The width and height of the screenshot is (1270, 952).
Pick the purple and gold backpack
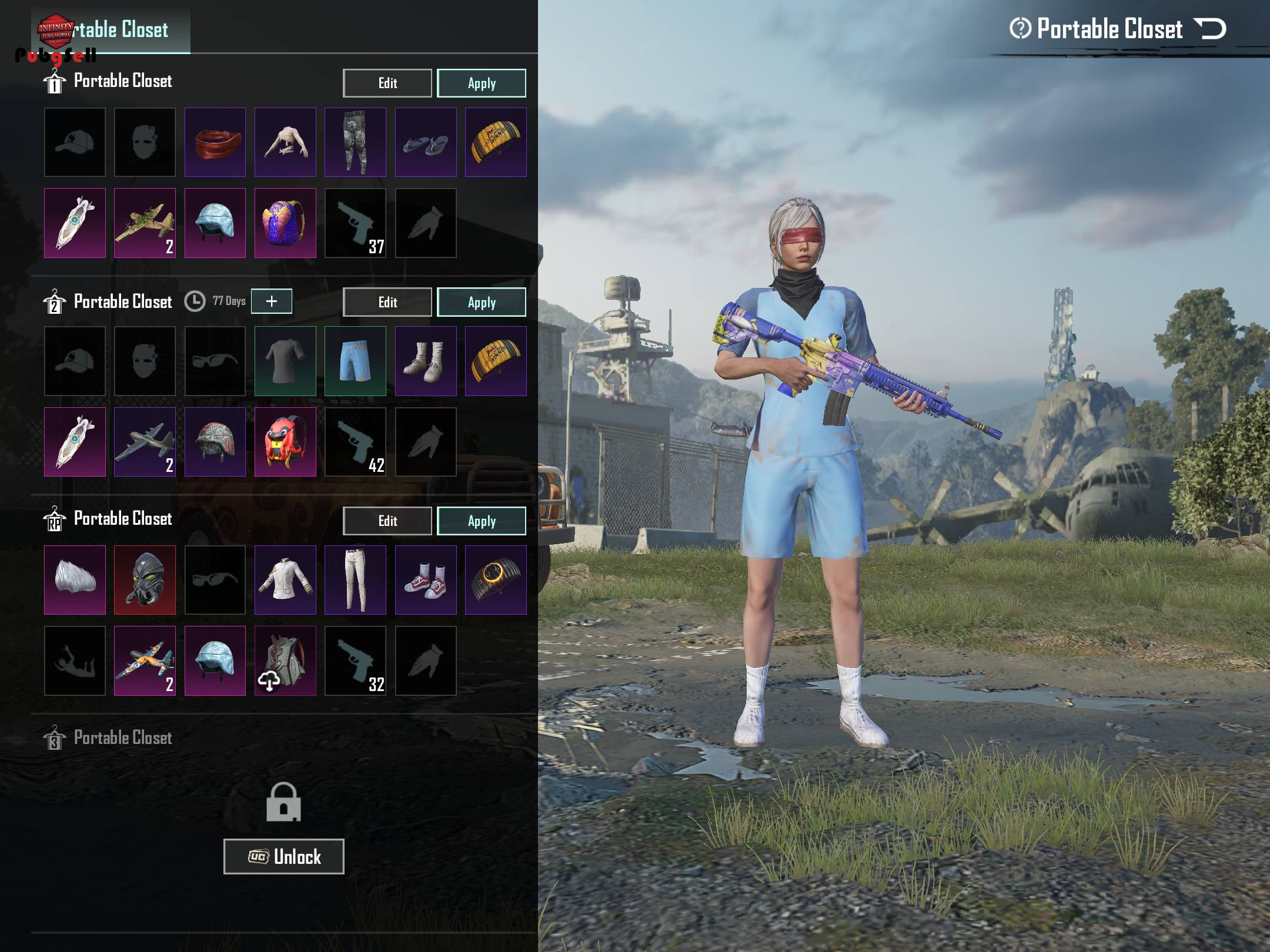click(285, 223)
